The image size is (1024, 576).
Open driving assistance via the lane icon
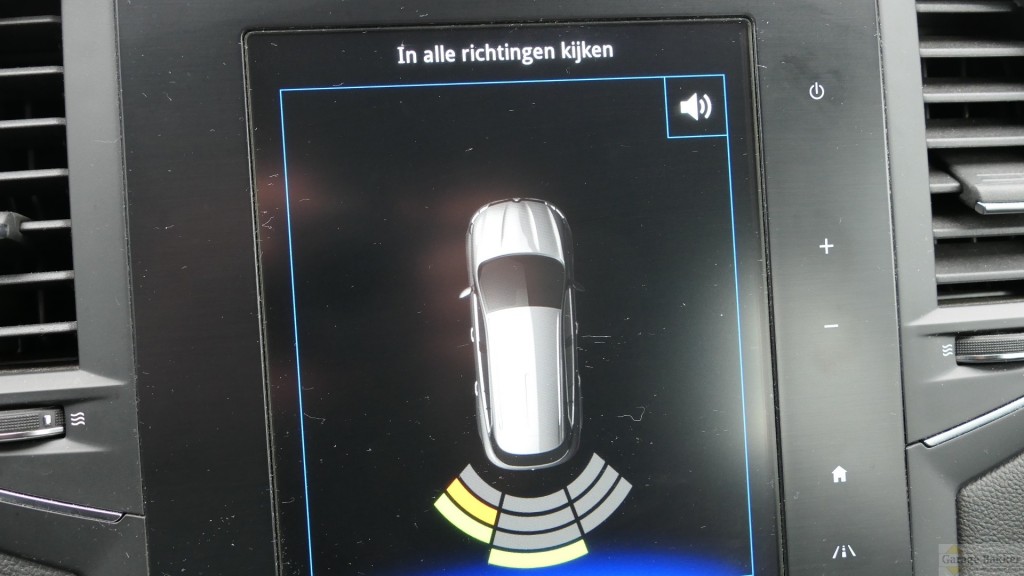(843, 551)
